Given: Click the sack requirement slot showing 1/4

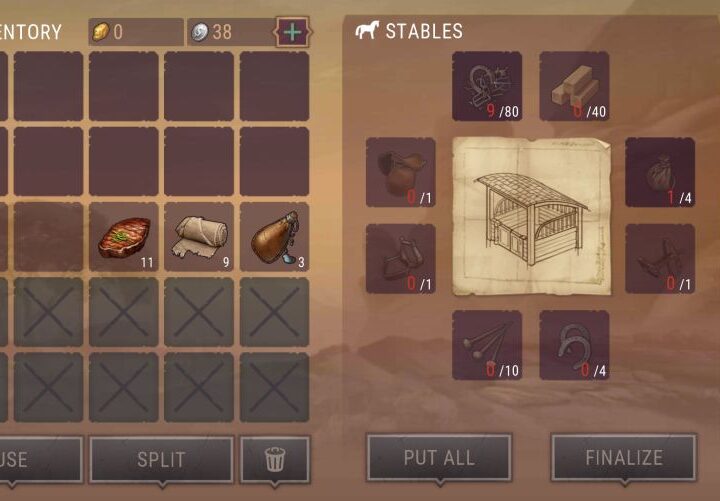Looking at the screenshot, I should [x=660, y=172].
